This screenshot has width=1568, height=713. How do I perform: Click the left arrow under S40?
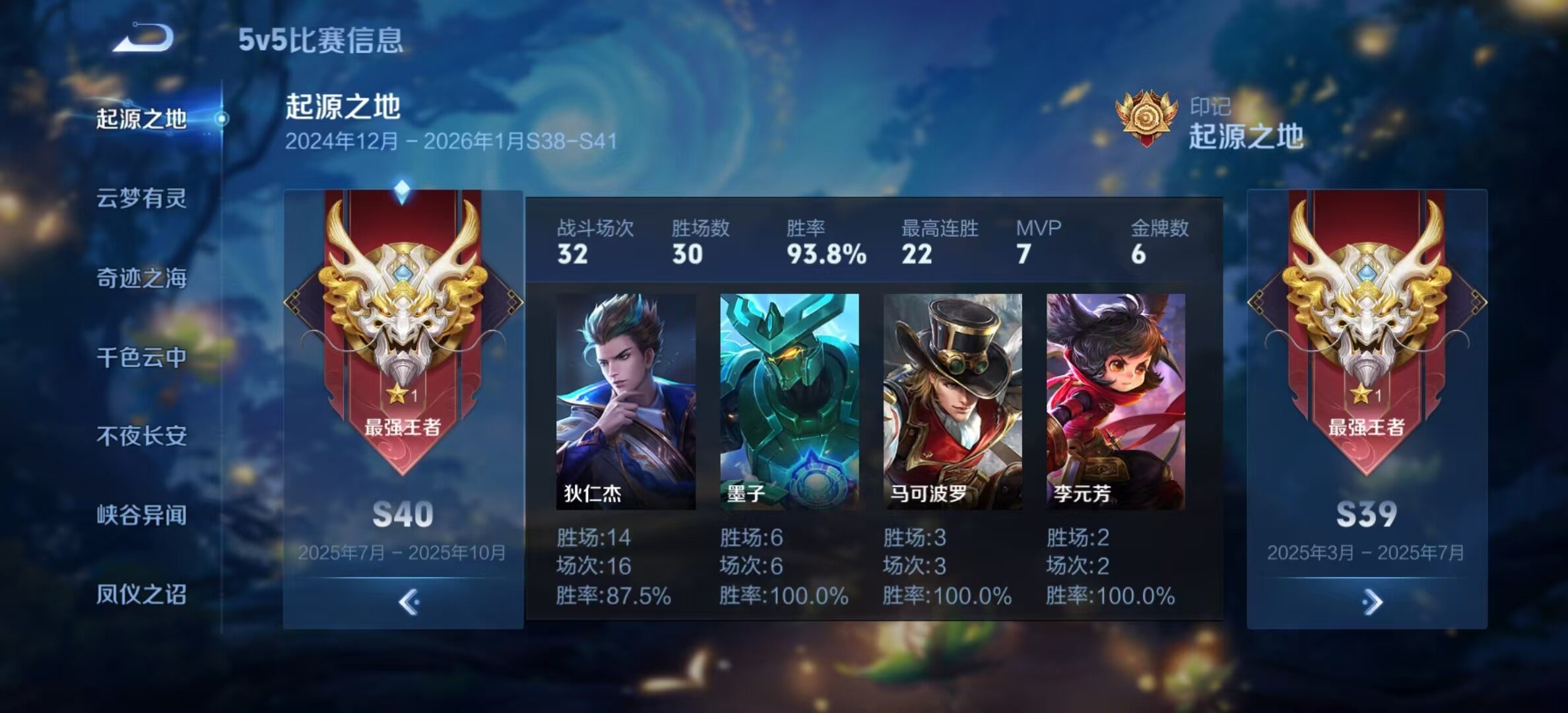tap(408, 602)
